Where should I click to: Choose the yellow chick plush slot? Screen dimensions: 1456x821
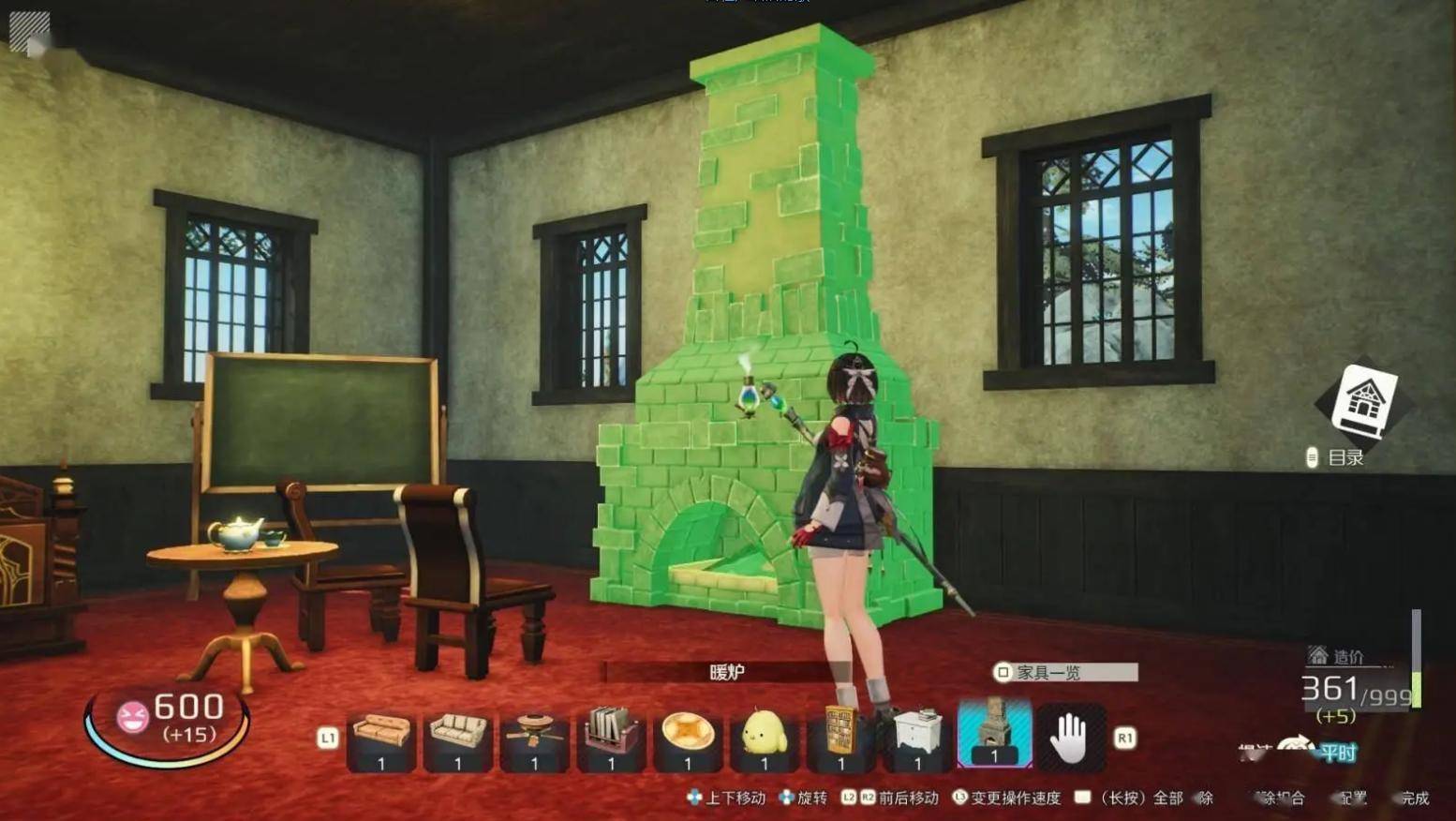[764, 738]
